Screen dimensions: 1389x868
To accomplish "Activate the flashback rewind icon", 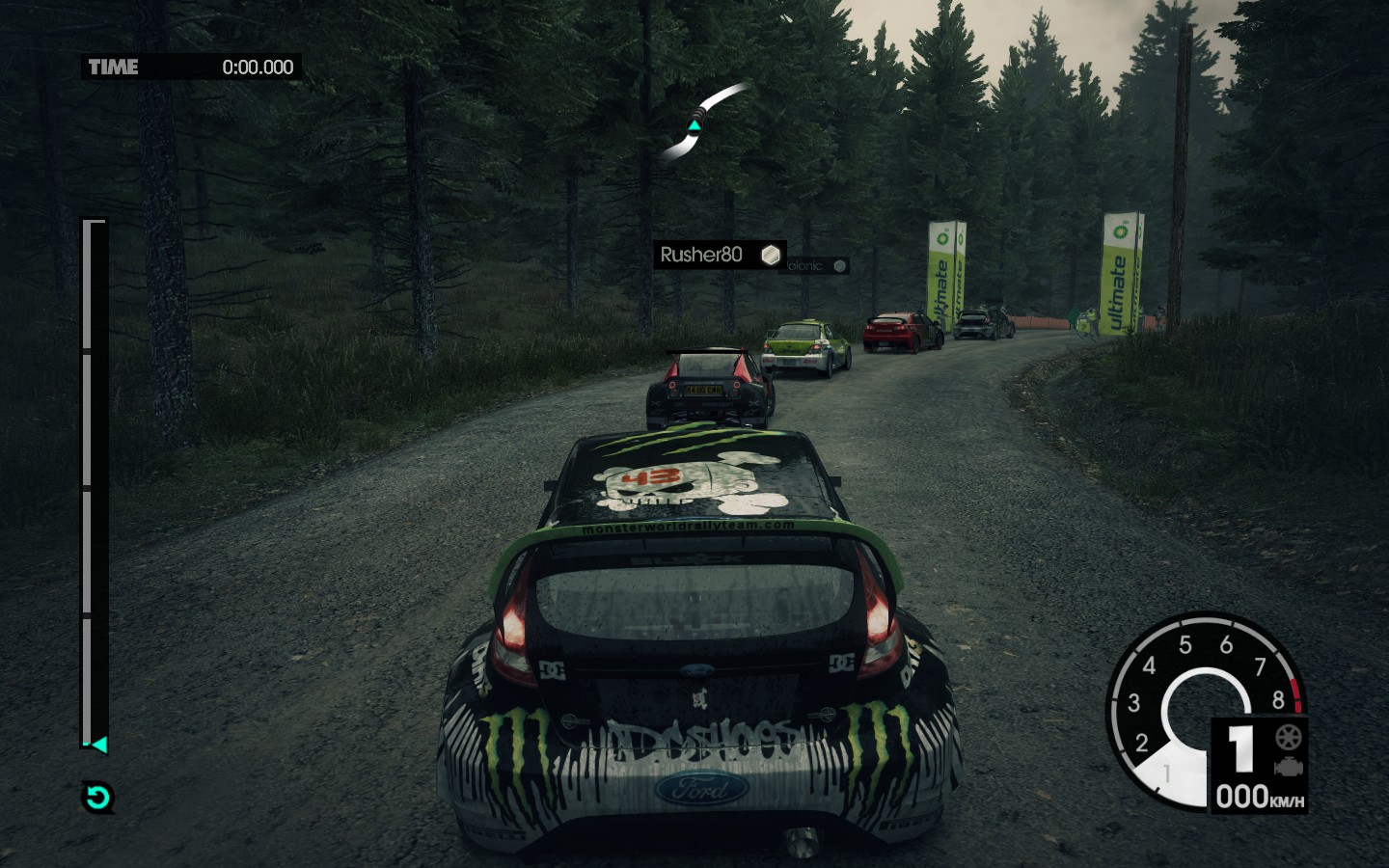I will pyautogui.click(x=97, y=798).
